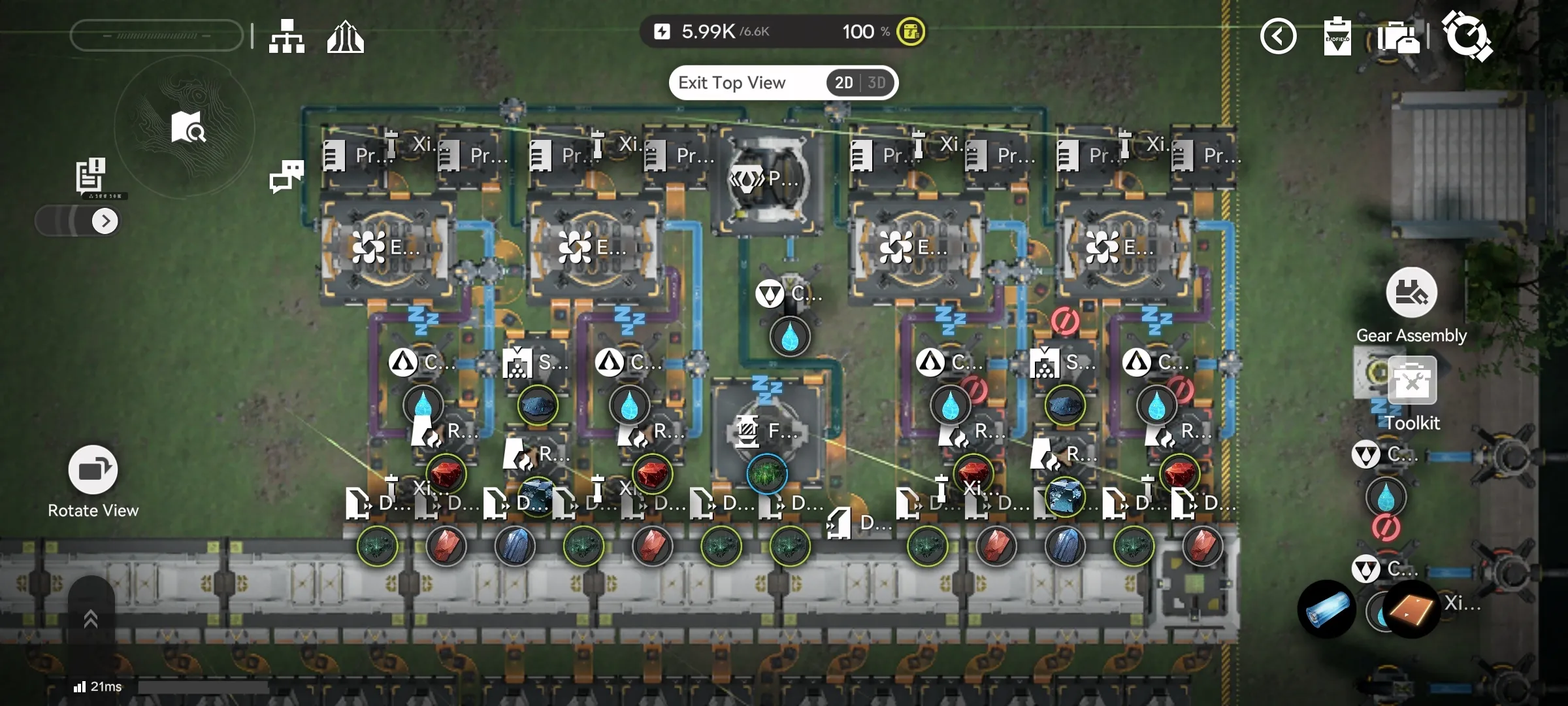This screenshot has width=1568, height=706.
Task: Open the hexagonal ring icon at top right
Action: click(x=1467, y=36)
